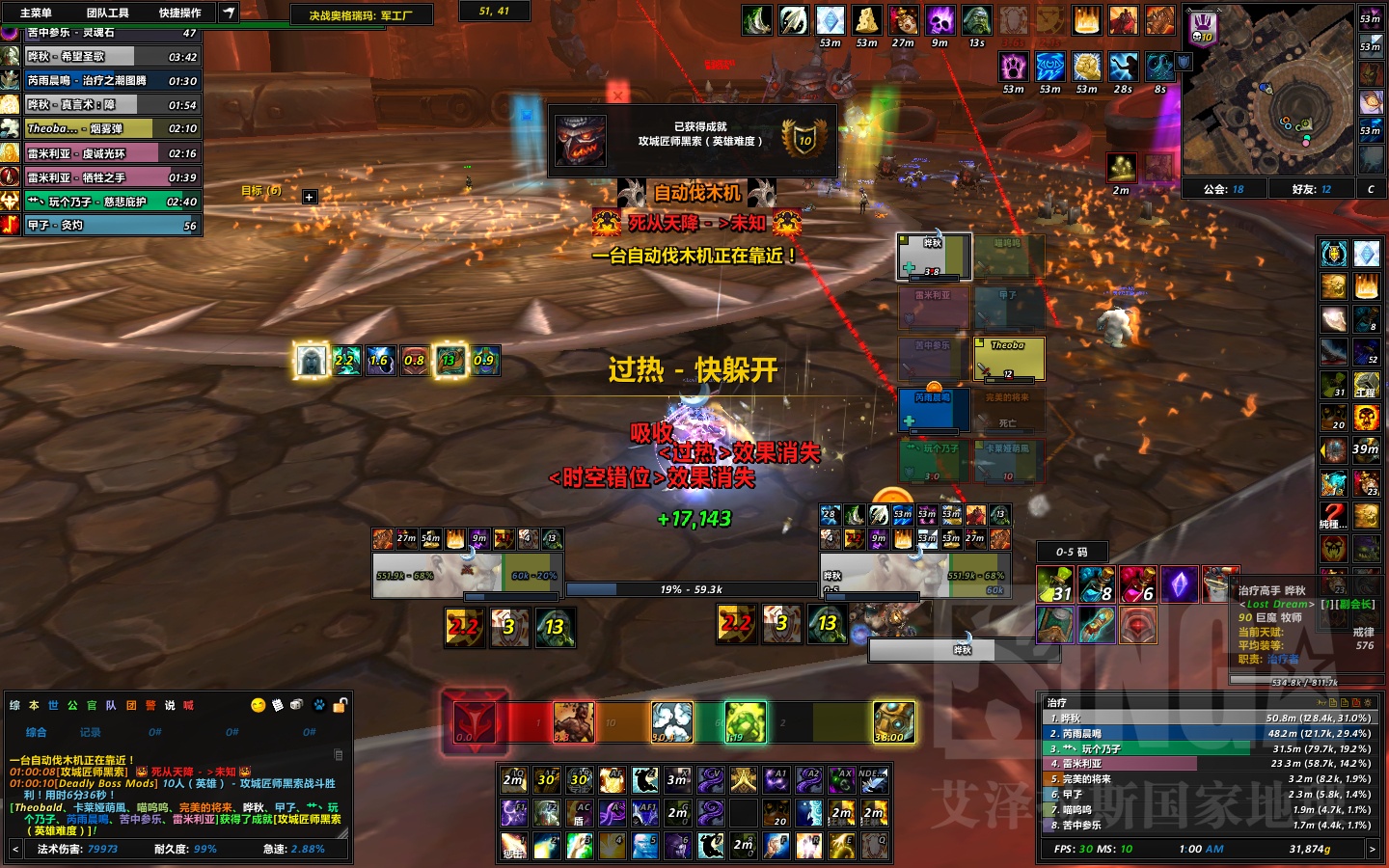Image resolution: width=1389 pixels, height=868 pixels.
Task: Open the friends list via 好友: 12
Action: 1311,189
